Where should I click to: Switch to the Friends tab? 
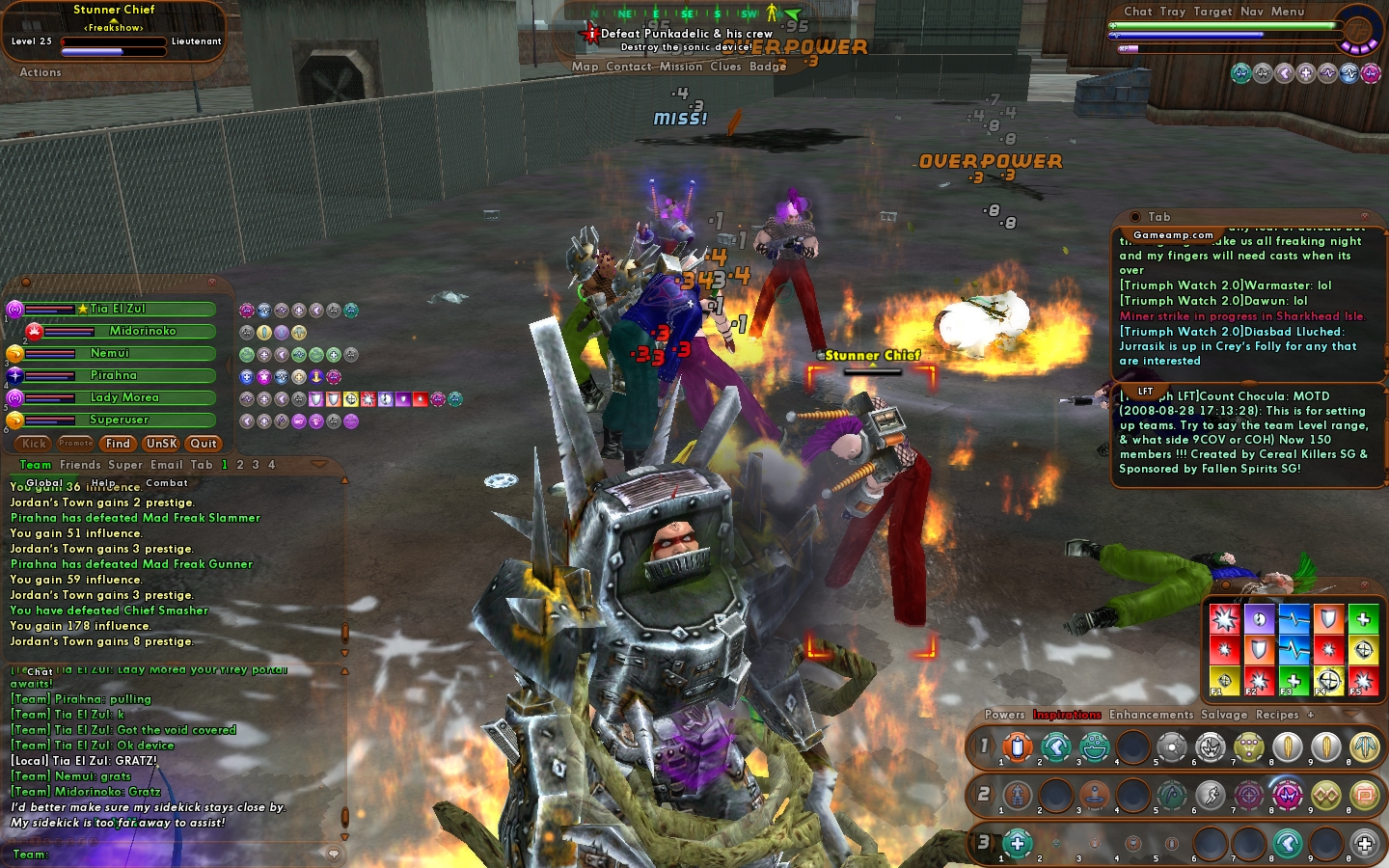(80, 465)
